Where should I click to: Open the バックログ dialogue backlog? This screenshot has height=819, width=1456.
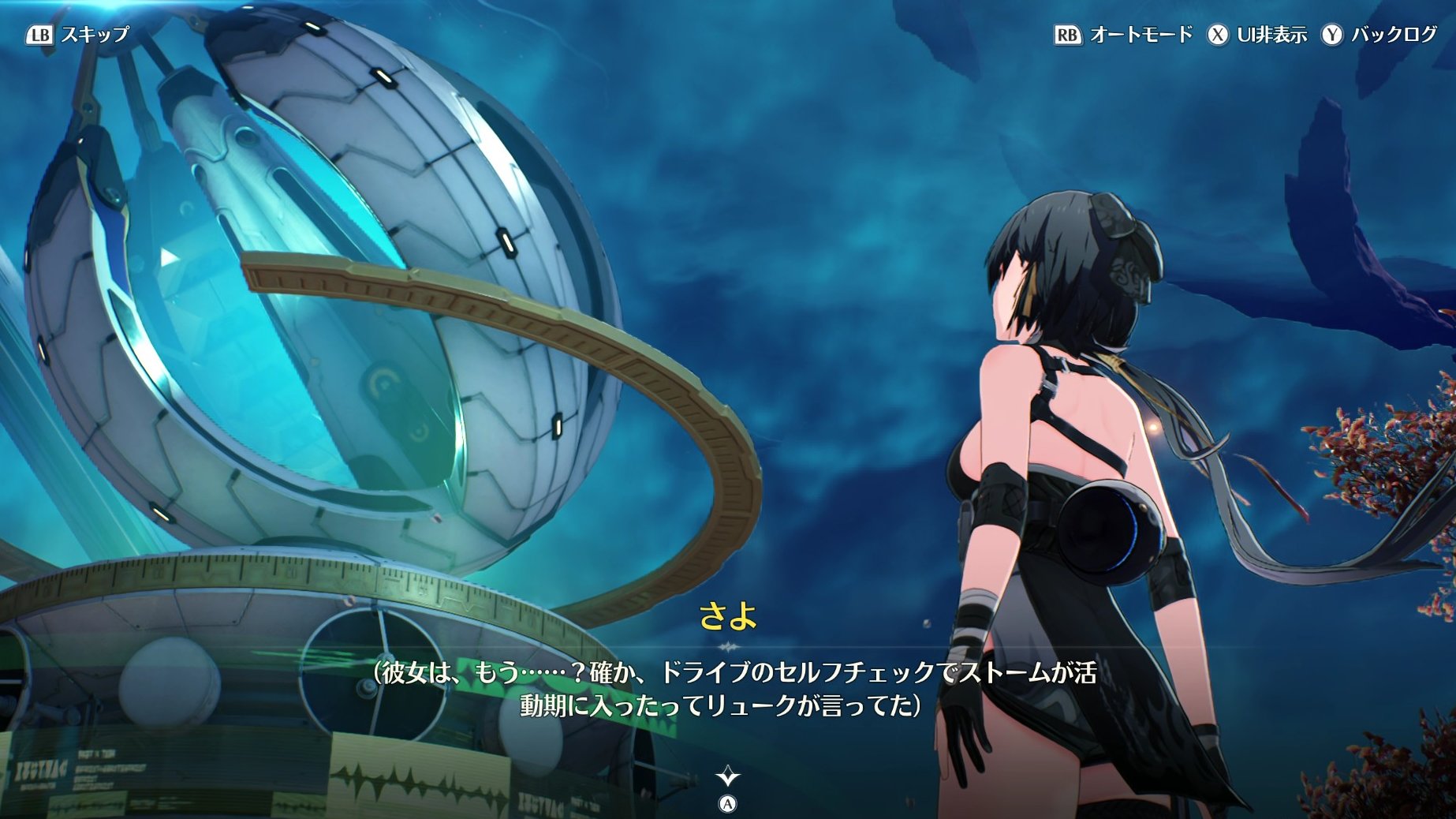1379,35
